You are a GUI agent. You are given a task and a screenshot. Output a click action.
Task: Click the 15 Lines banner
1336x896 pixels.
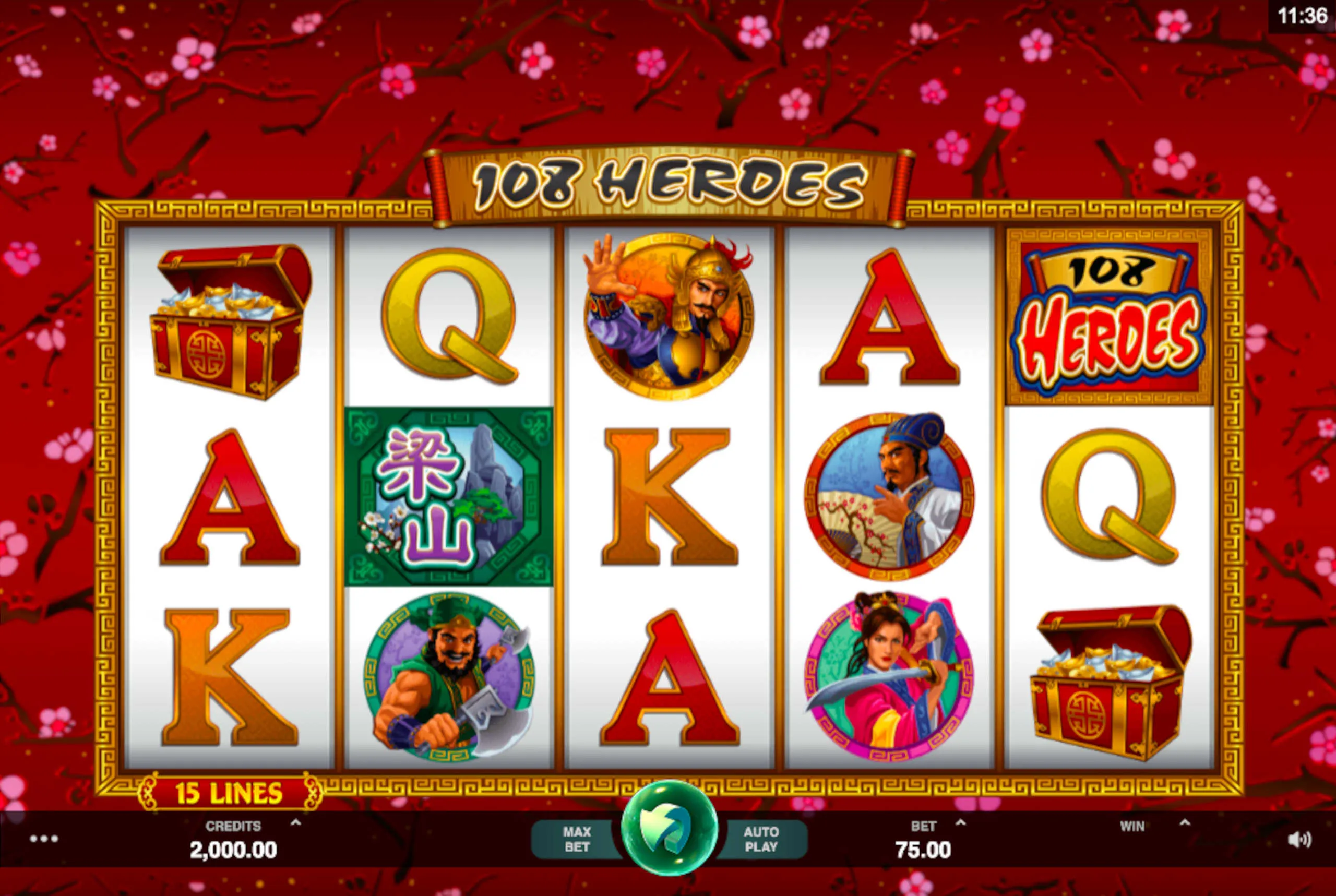click(229, 793)
